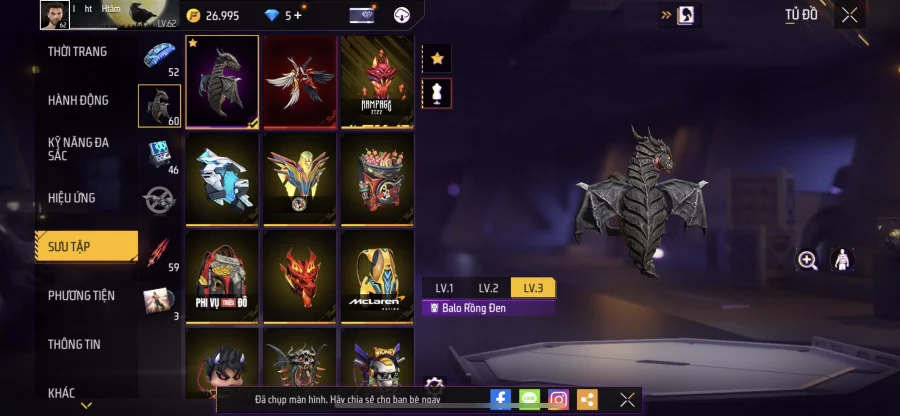Zoom in with the magnifier icon

(807, 260)
